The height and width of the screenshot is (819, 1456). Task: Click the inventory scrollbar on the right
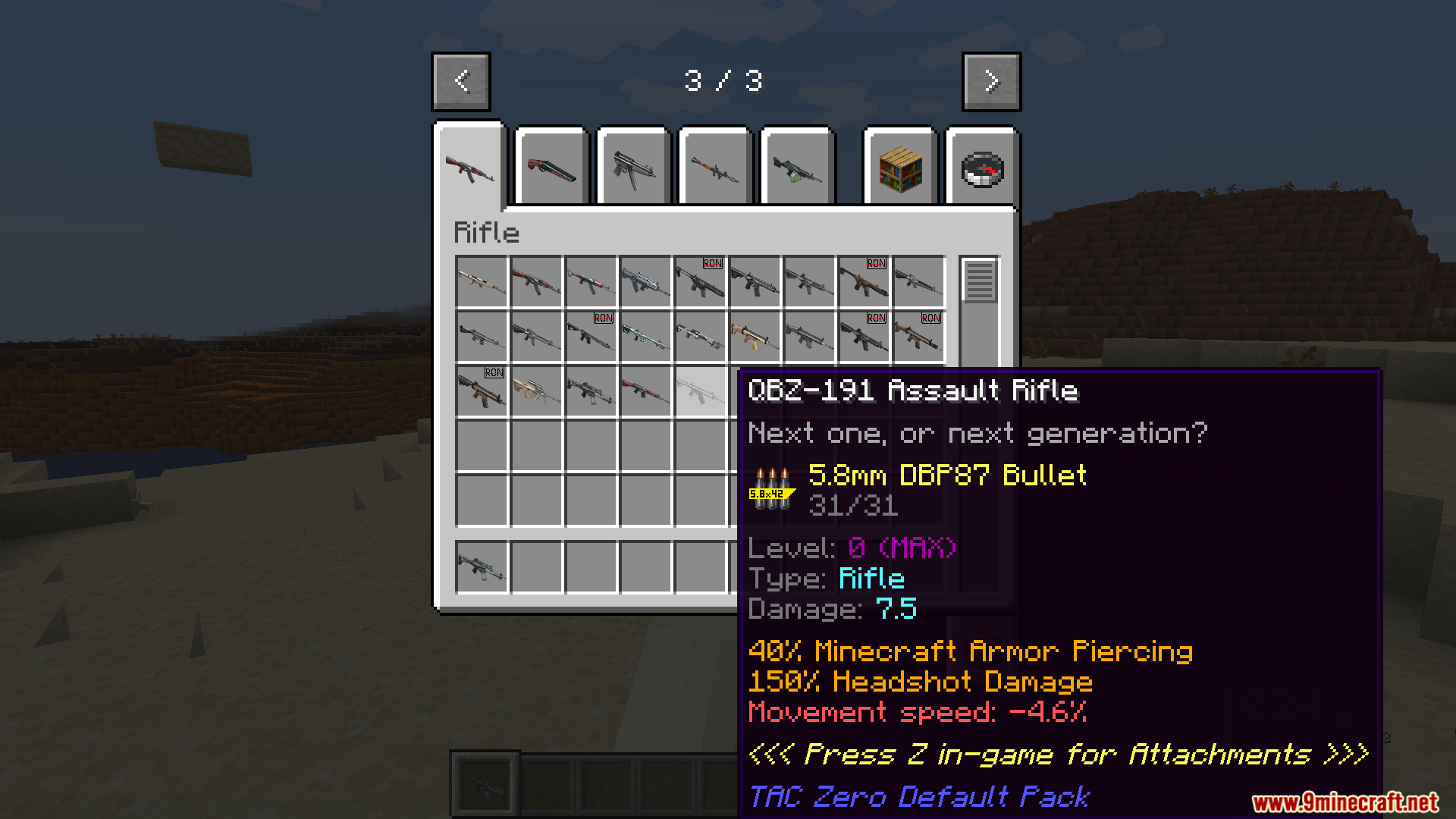pos(979,281)
